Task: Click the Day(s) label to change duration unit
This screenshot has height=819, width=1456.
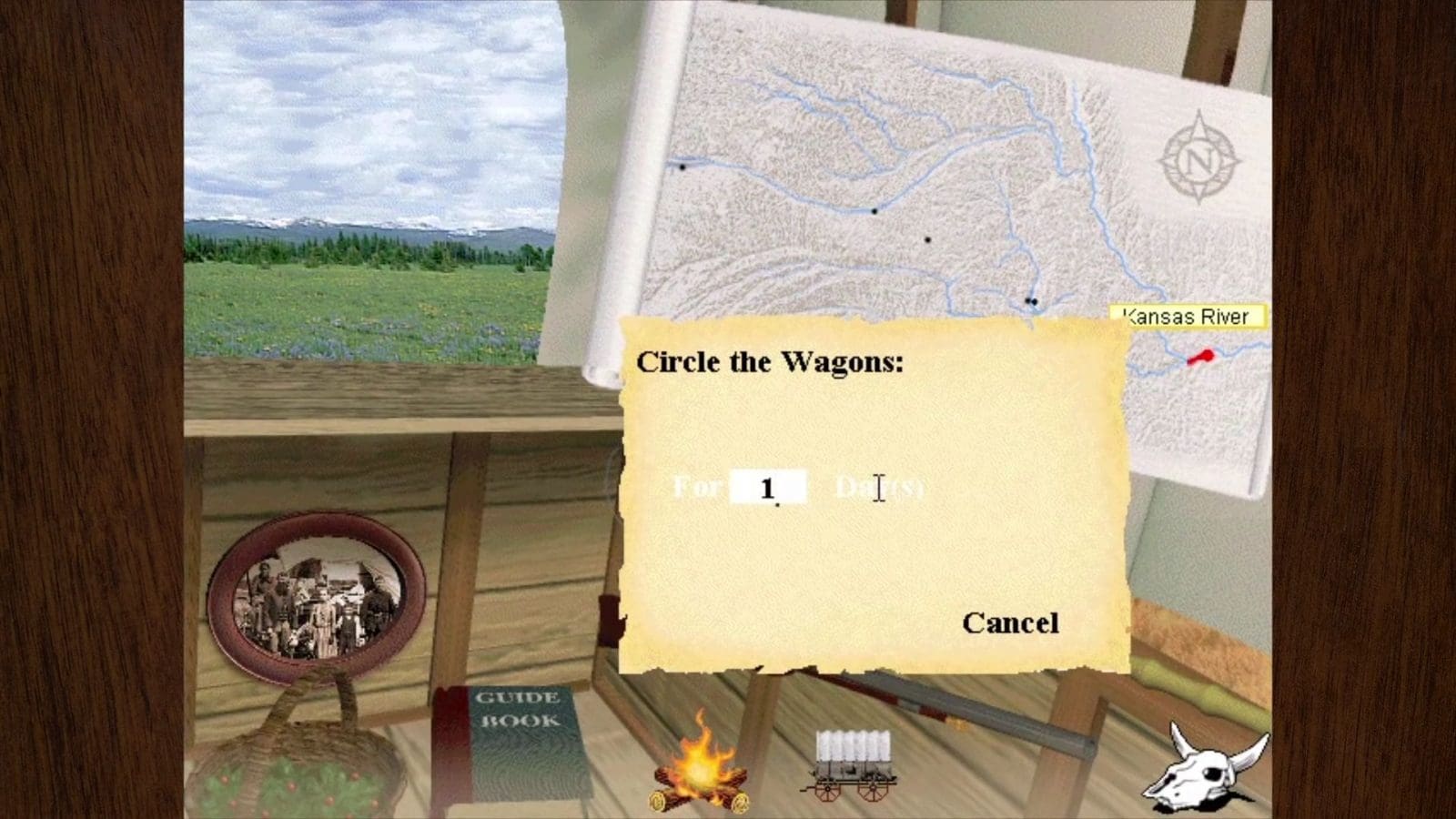Action: click(x=878, y=488)
